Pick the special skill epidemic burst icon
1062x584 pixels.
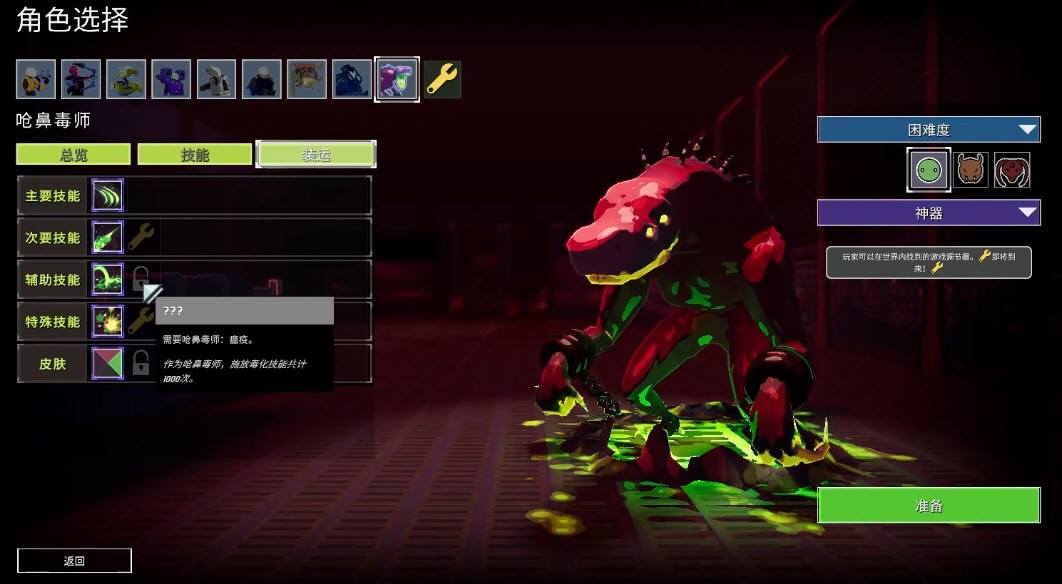coord(107,321)
